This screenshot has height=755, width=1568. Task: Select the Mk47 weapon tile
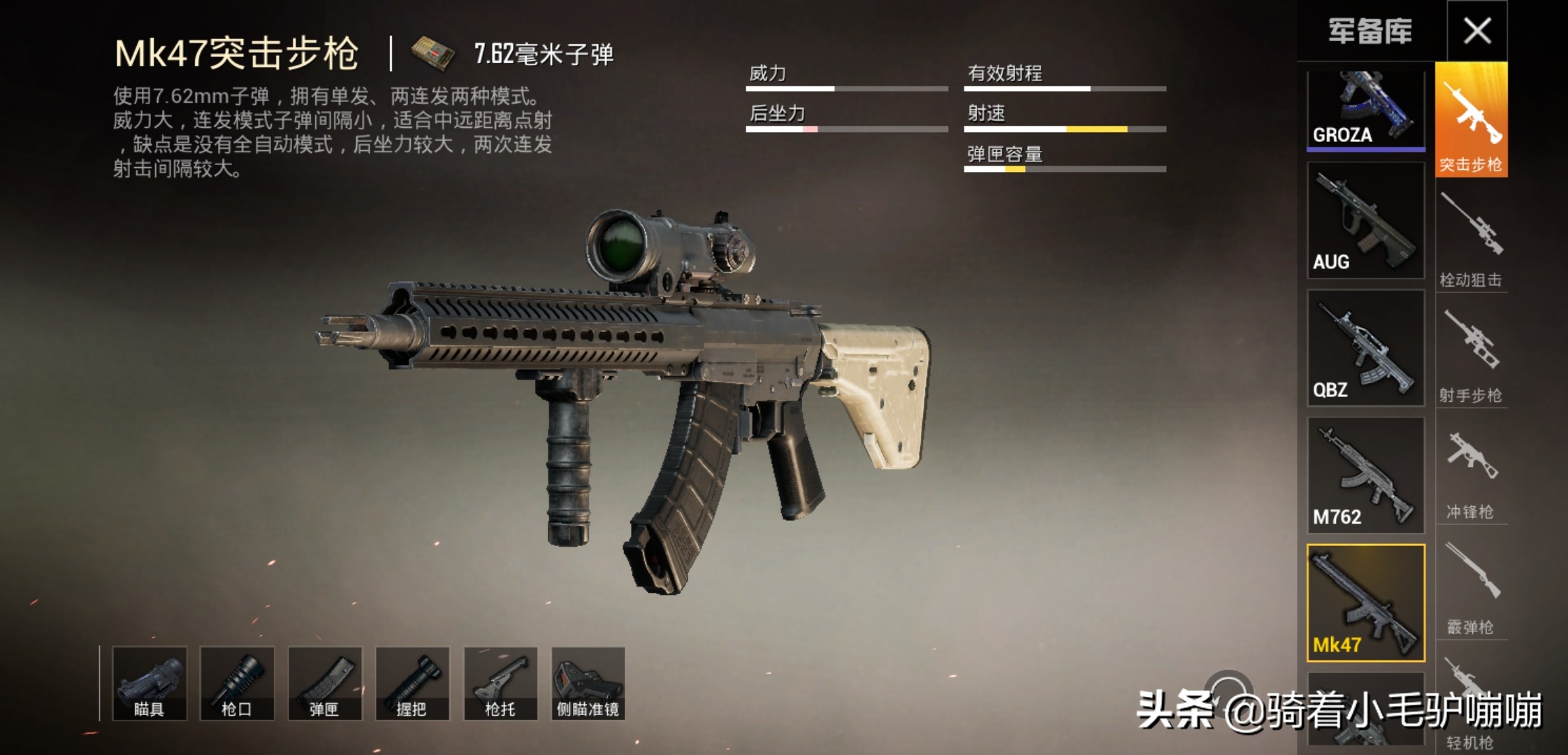[x=1365, y=603]
